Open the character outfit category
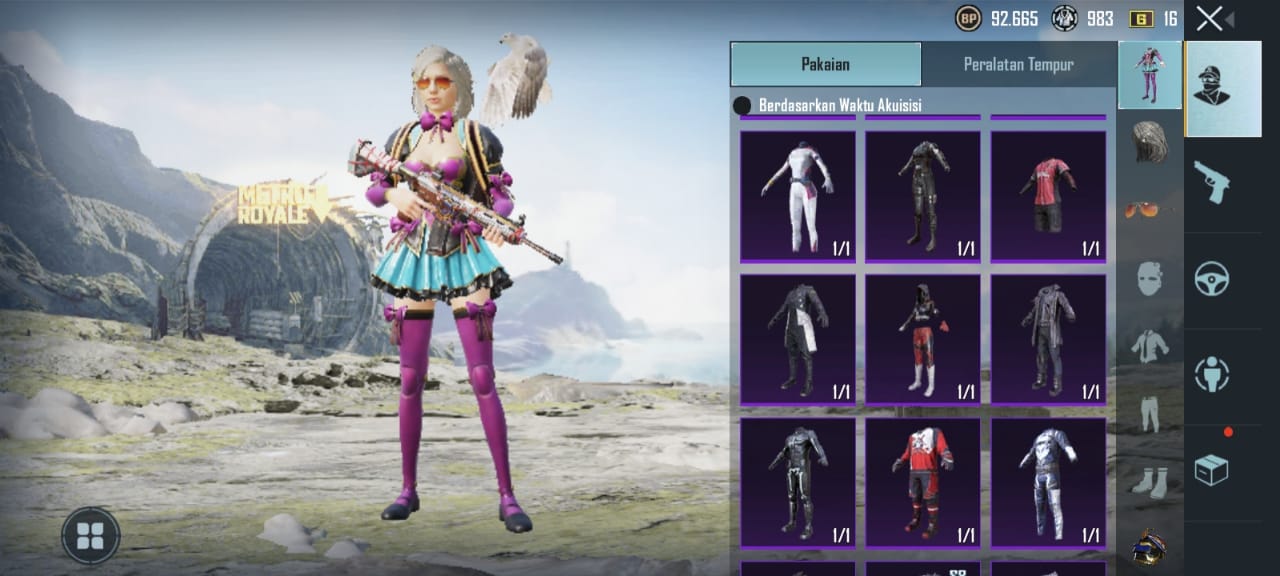Screen dimensions: 1280x576 tap(1223, 88)
